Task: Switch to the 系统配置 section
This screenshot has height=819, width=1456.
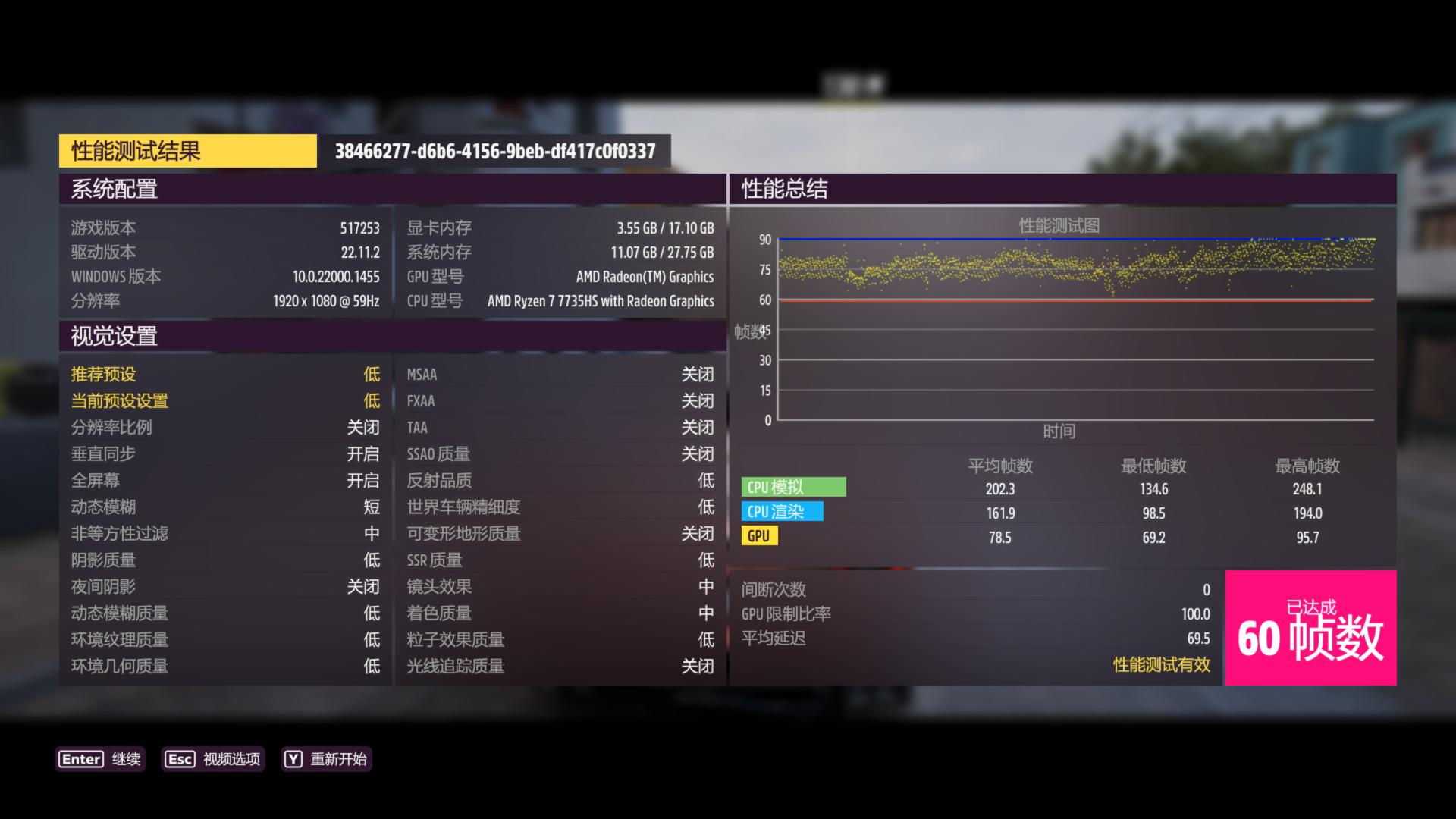Action: click(x=115, y=190)
